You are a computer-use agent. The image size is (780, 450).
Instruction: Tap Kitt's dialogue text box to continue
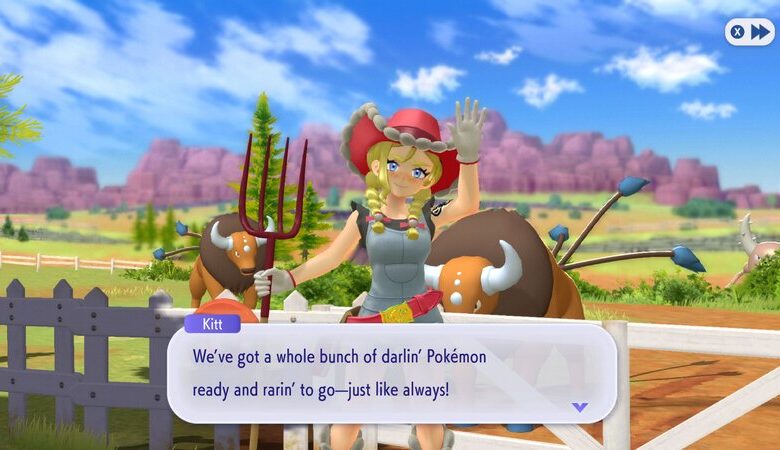[x=390, y=372]
